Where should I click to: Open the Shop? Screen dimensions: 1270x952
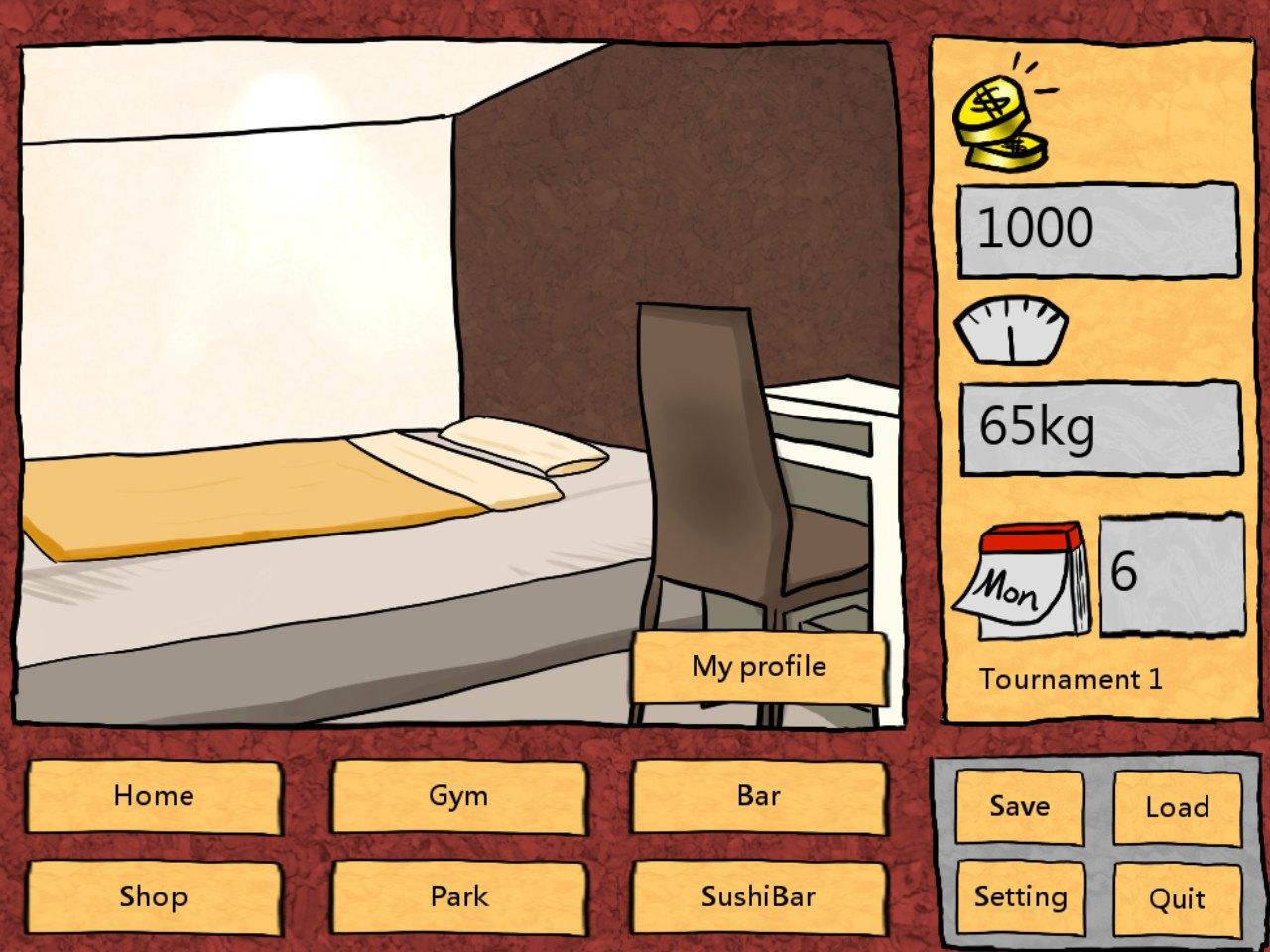click(154, 897)
